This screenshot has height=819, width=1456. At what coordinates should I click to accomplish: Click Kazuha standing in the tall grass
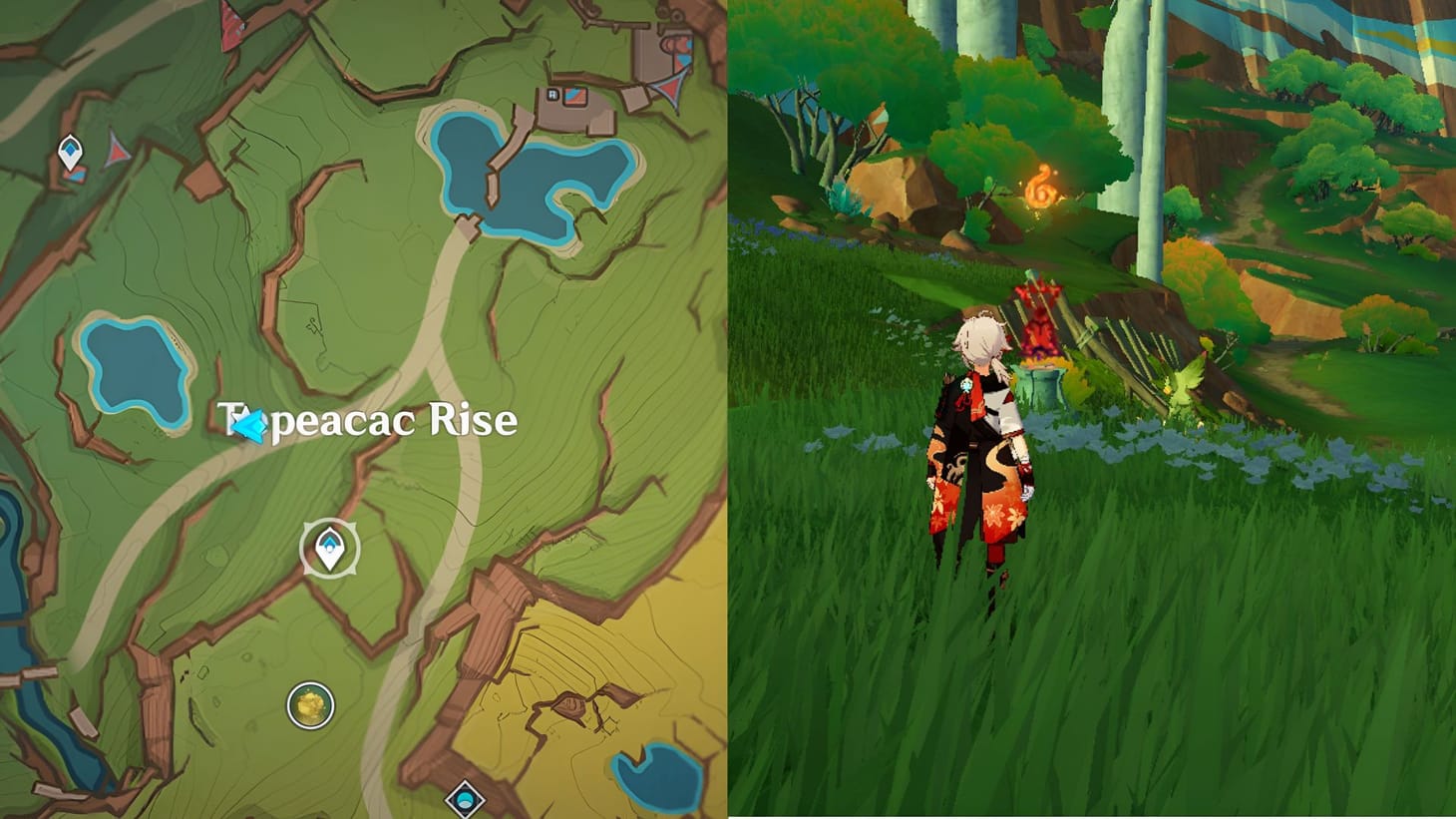coord(977,449)
